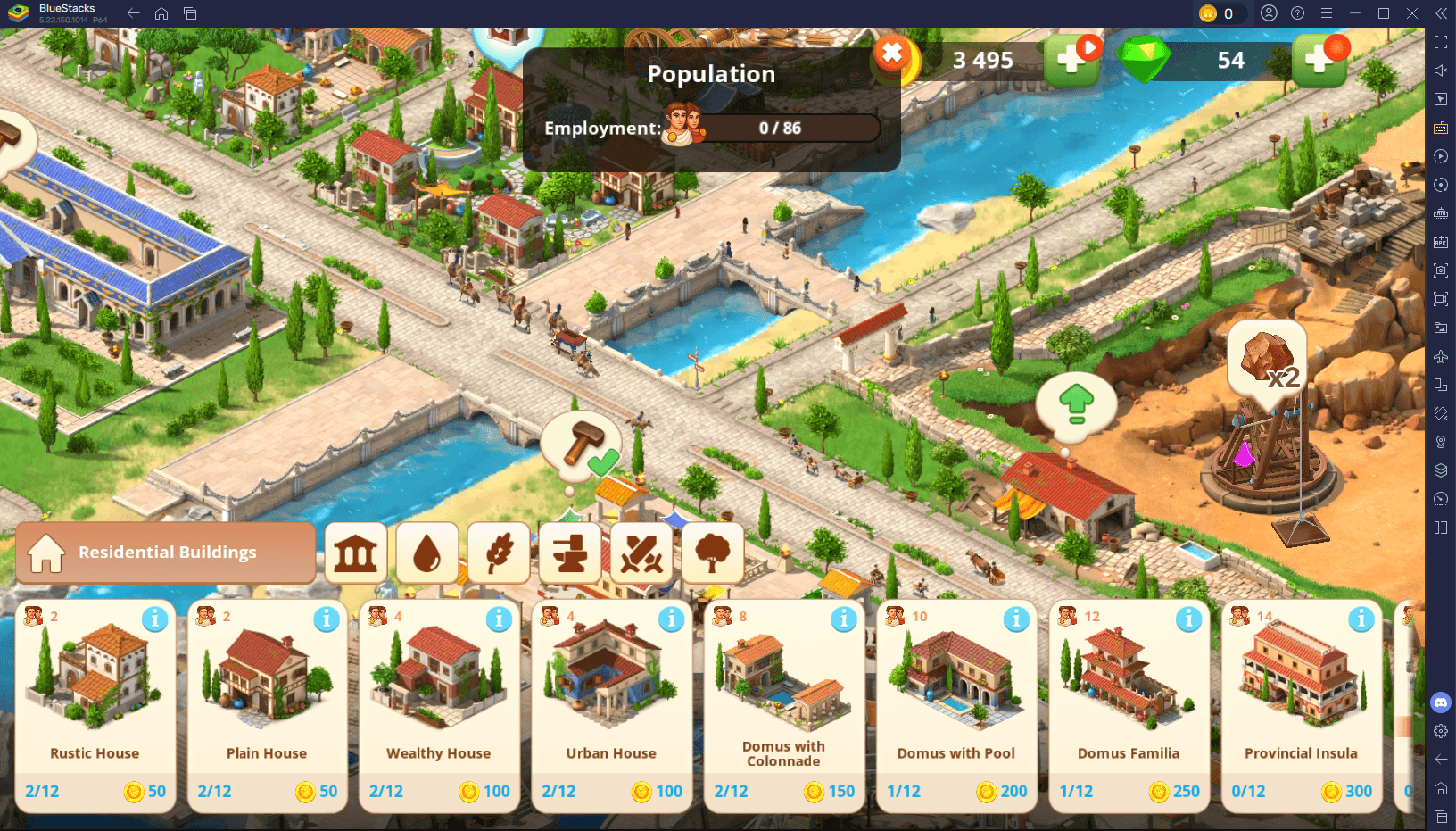The image size is (1456, 831).
Task: Open the temple buildings category
Action: click(355, 553)
